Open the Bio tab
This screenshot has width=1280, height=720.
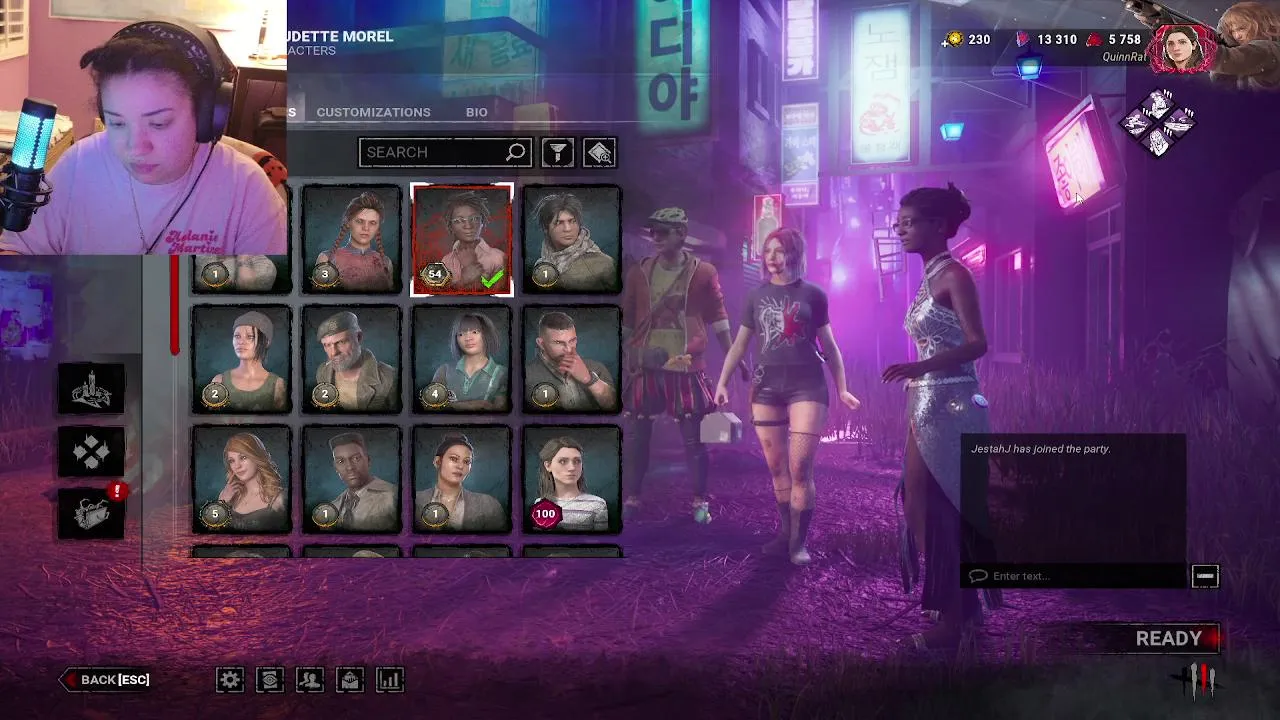[477, 112]
